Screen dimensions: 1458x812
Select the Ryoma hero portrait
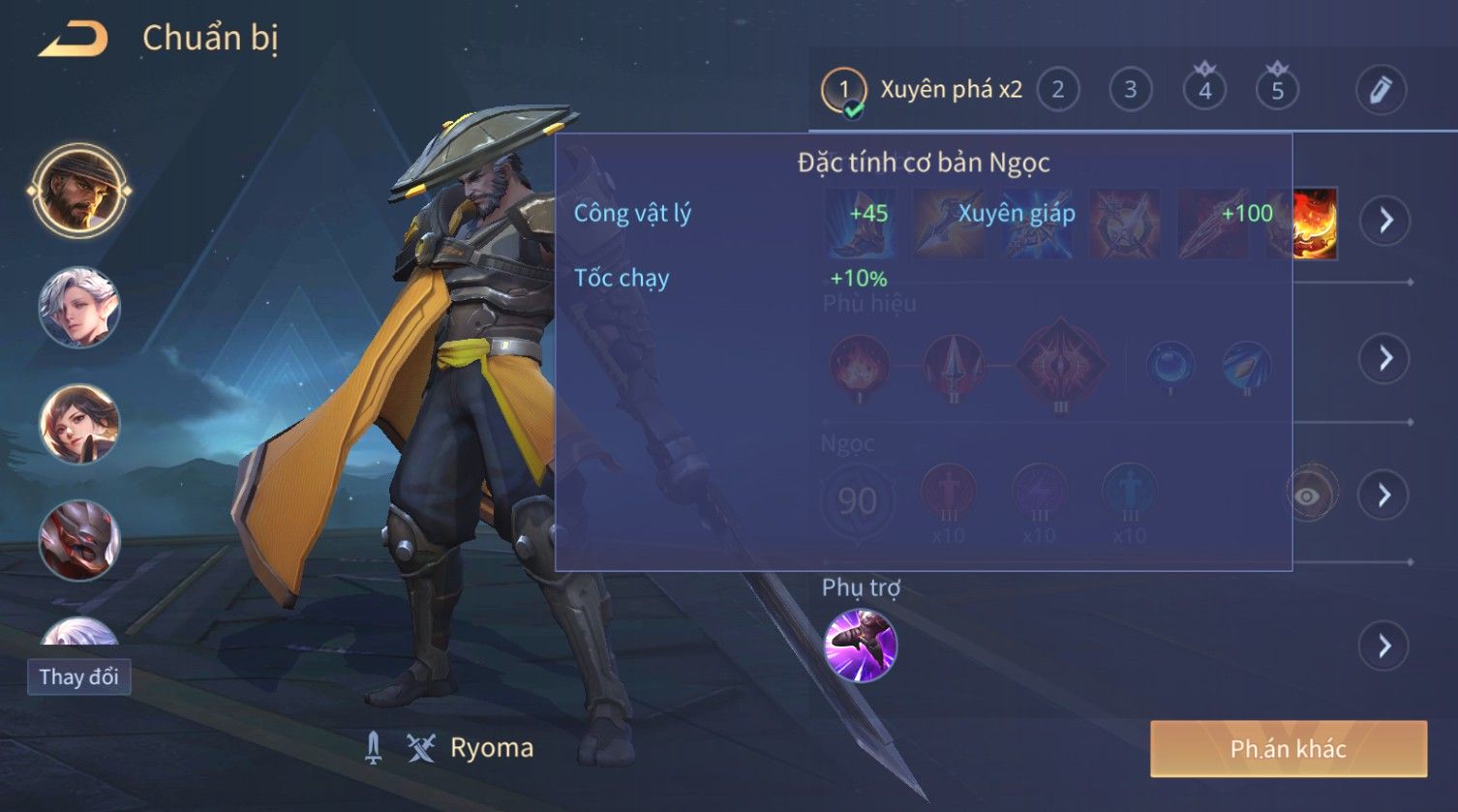click(x=78, y=190)
